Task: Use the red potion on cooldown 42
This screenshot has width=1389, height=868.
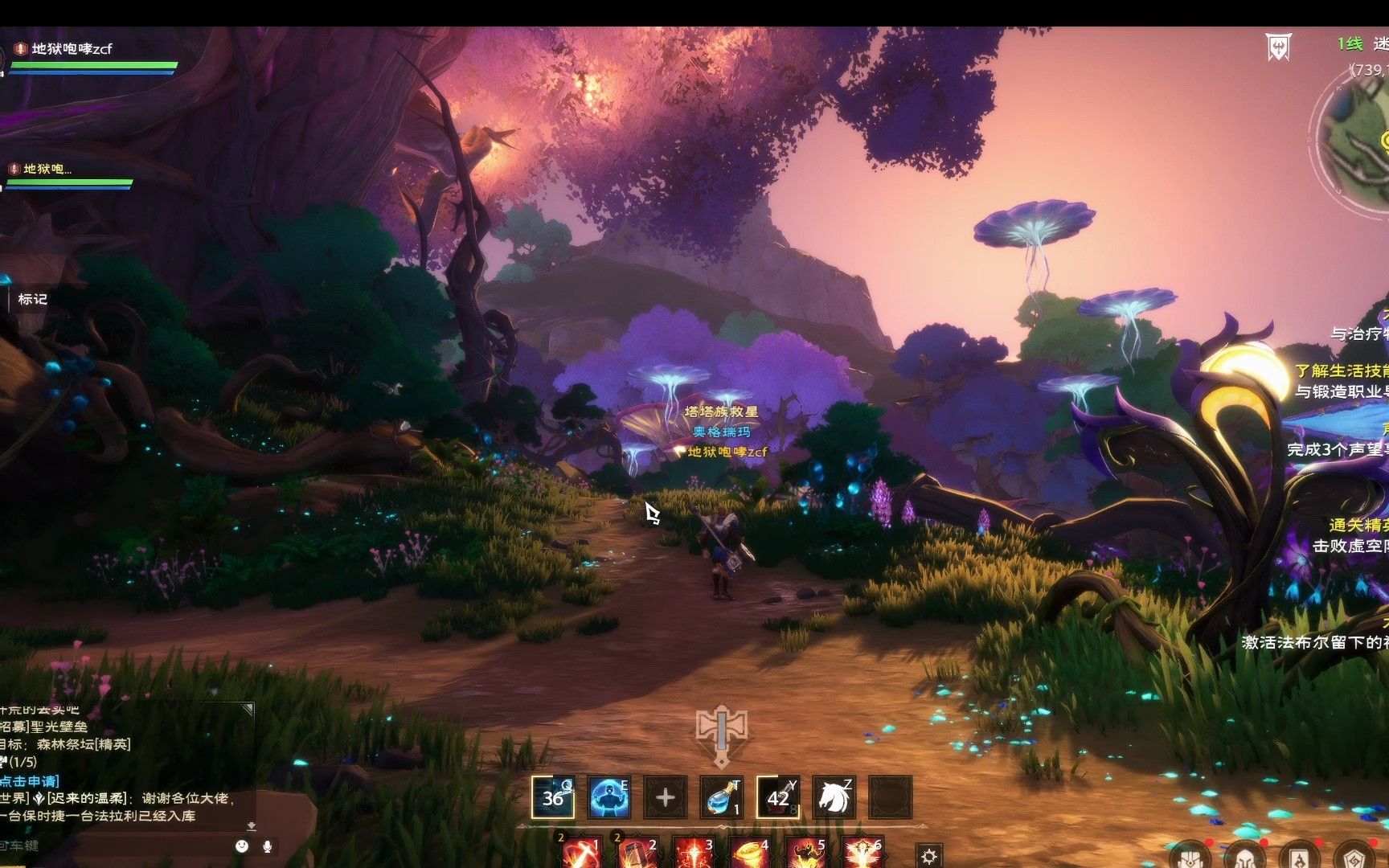Action: [x=777, y=797]
